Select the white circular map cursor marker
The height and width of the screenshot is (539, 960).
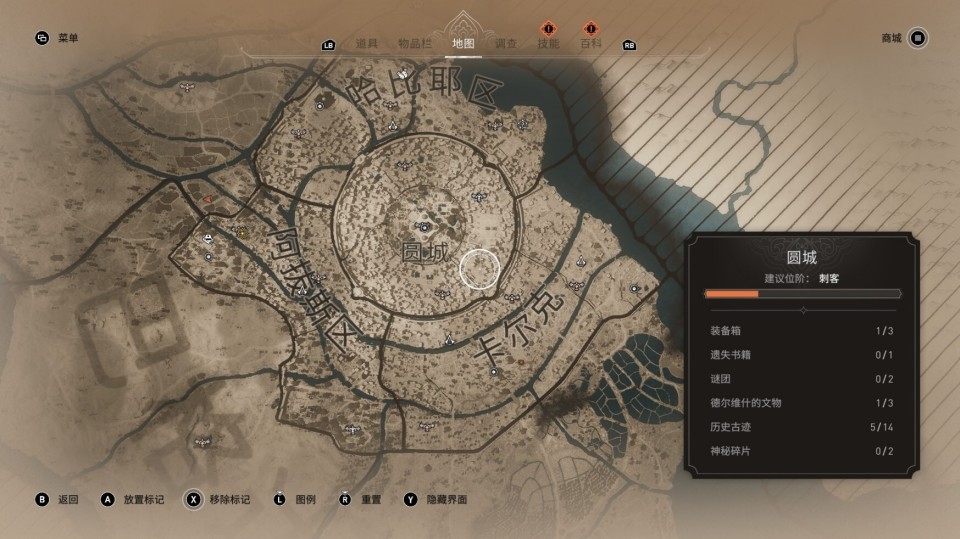[x=479, y=268]
